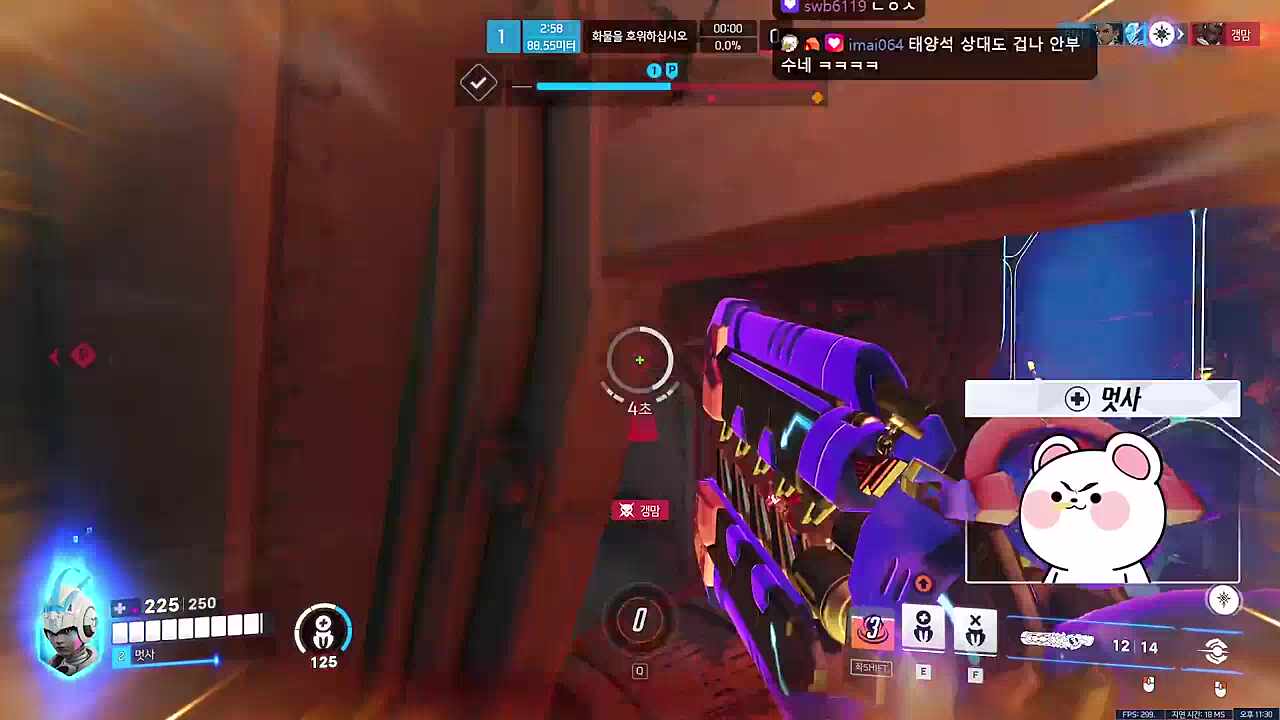Image resolution: width=1280 pixels, height=720 pixels.
Task: Click the 멋사 elimination banner above the webcam
Action: click(x=1102, y=398)
